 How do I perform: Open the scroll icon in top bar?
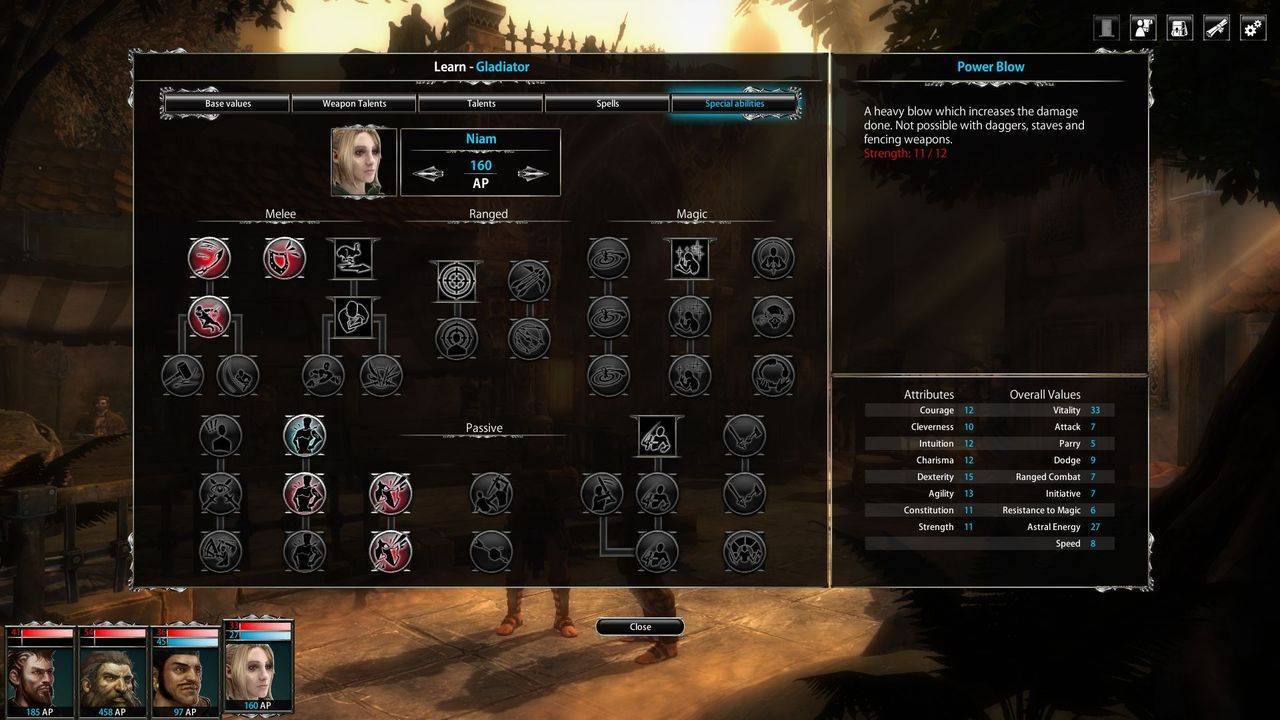[x=1216, y=28]
